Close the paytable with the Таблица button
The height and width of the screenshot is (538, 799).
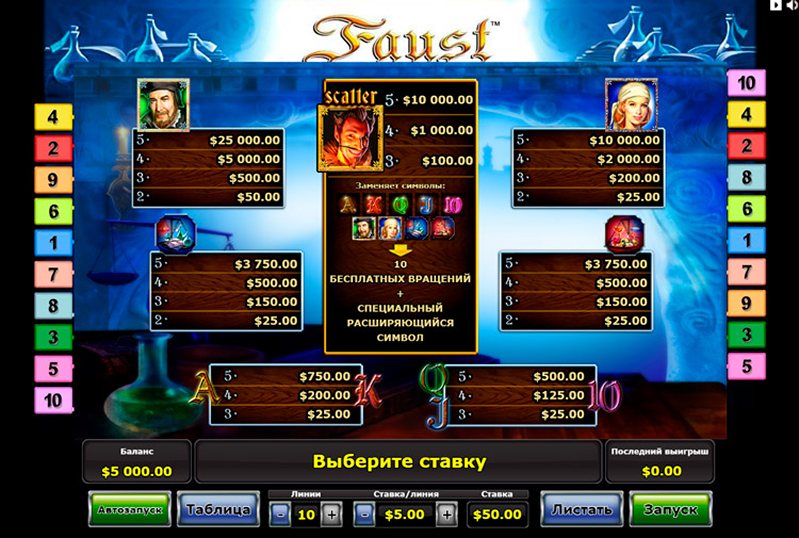pyautogui.click(x=215, y=510)
